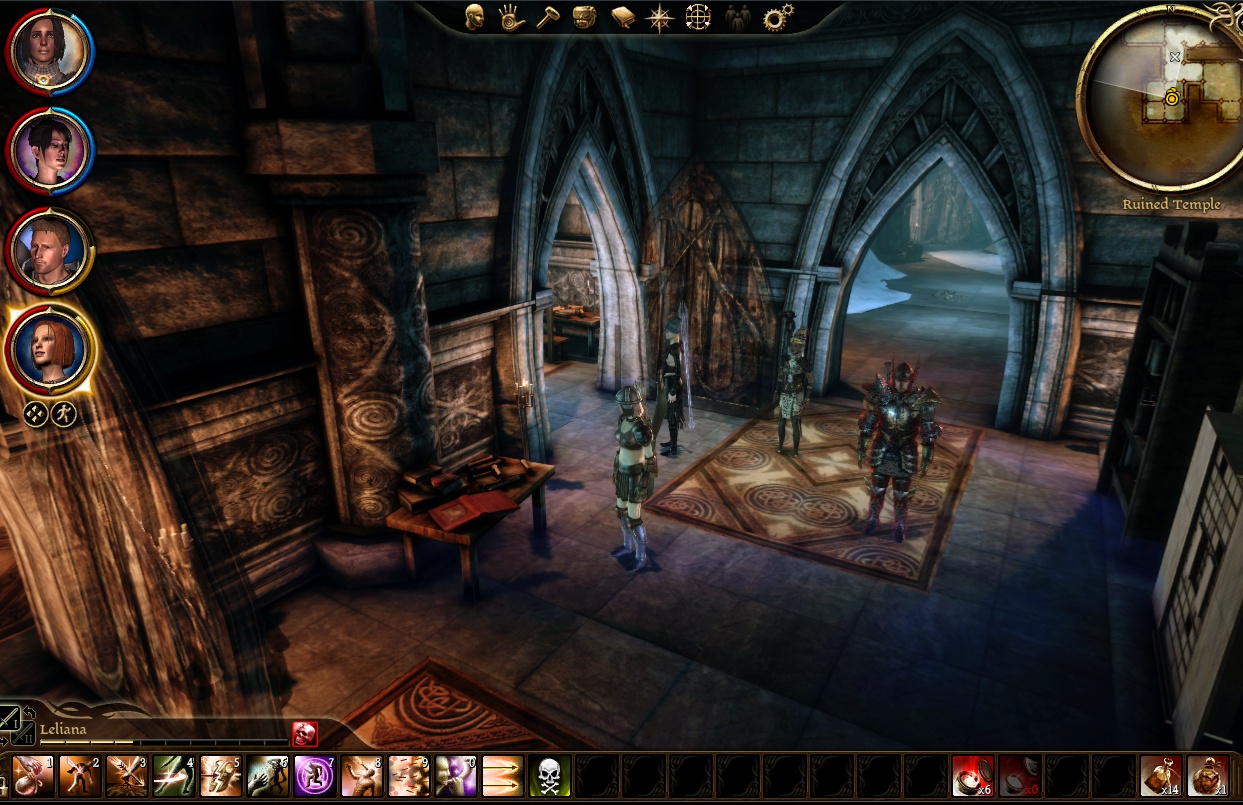The width and height of the screenshot is (1243, 805).
Task: Click the globe with arrows icon
Action: 697,17
